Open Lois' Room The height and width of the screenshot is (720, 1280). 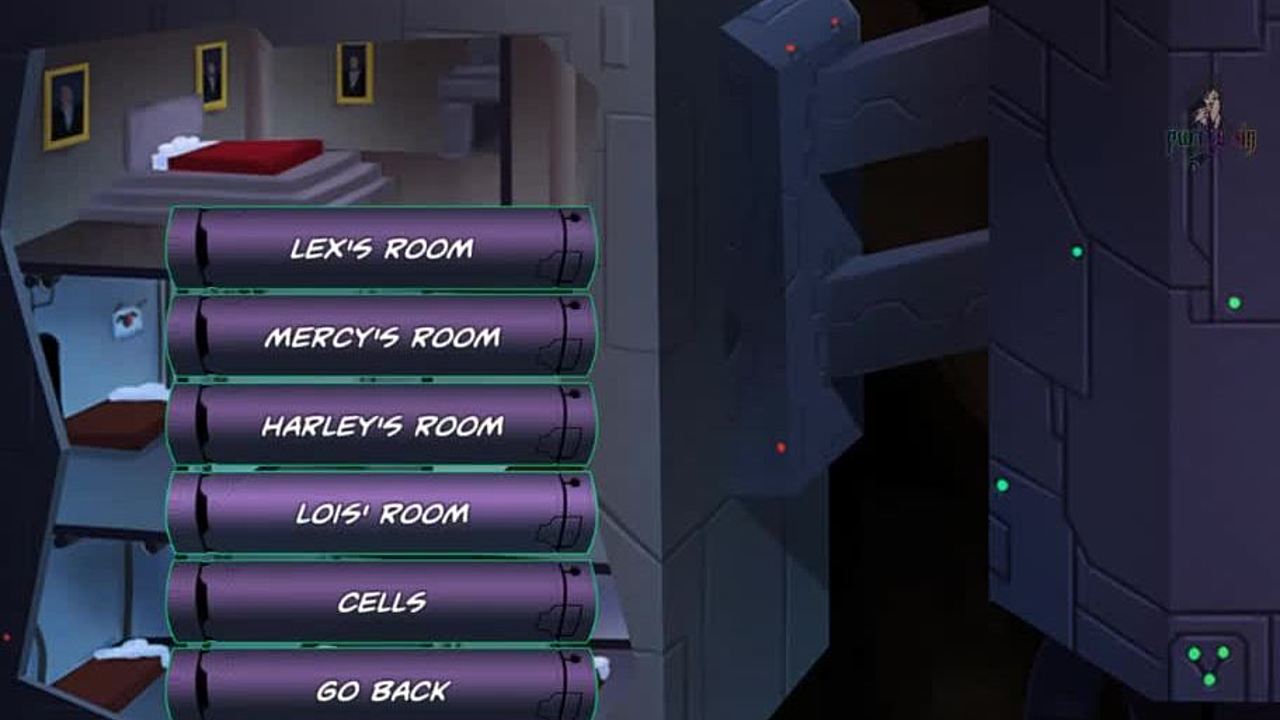[x=381, y=513]
